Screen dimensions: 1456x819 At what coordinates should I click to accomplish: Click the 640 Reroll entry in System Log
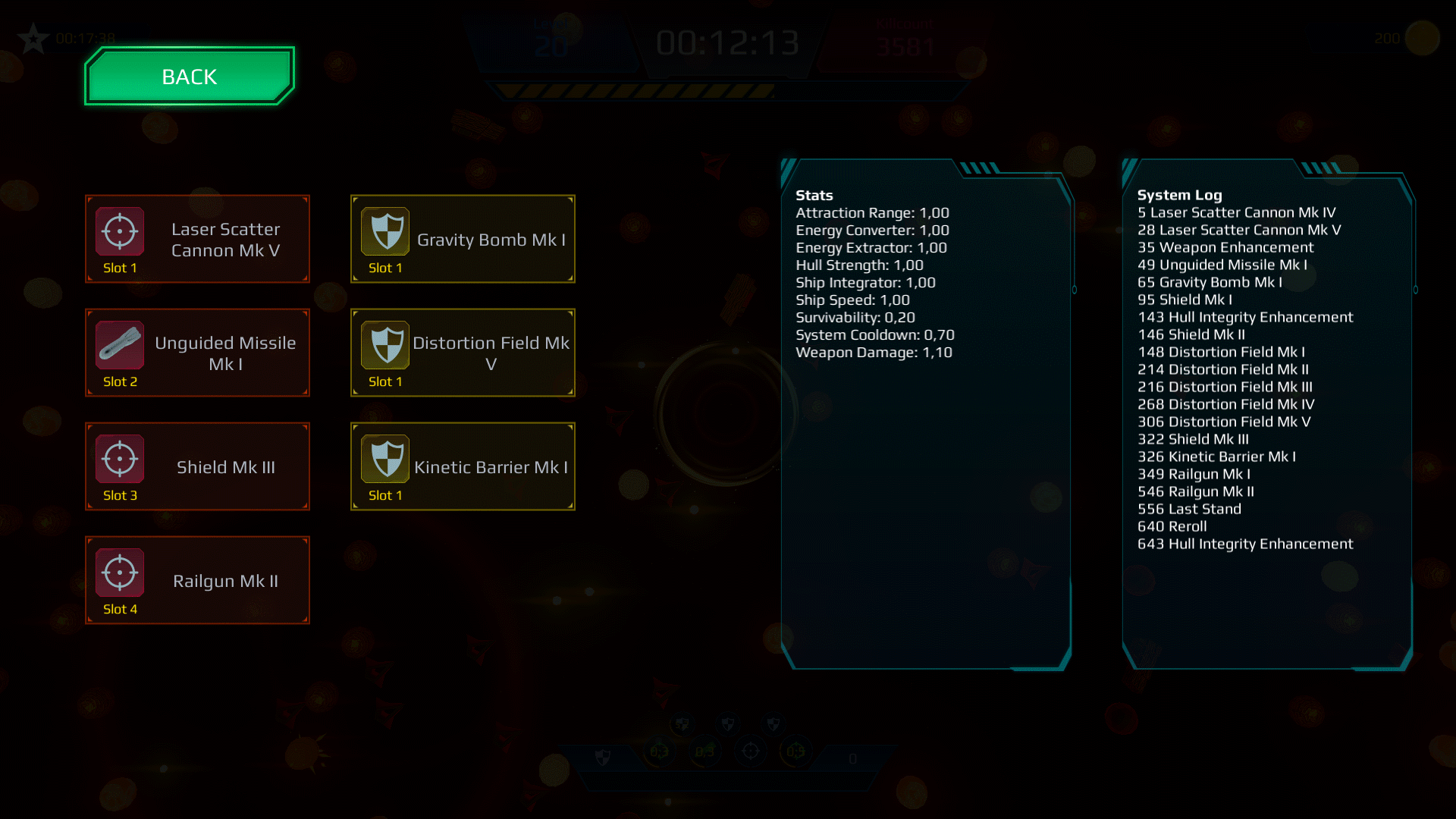pos(1172,526)
